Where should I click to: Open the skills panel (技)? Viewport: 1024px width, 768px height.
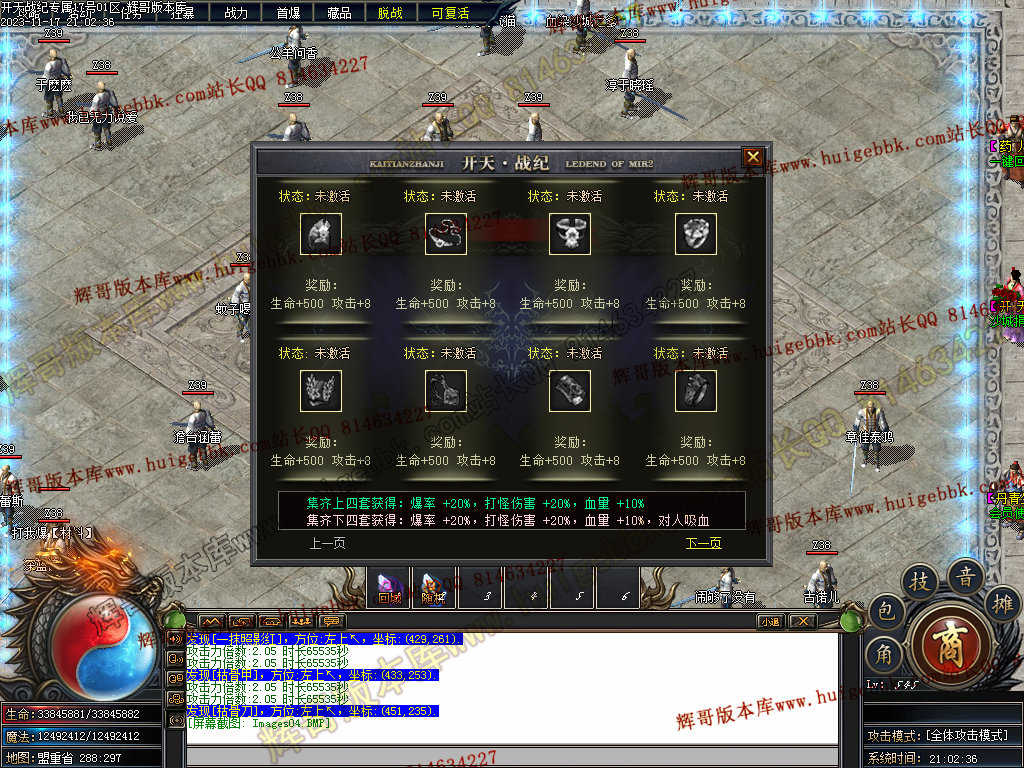(918, 580)
